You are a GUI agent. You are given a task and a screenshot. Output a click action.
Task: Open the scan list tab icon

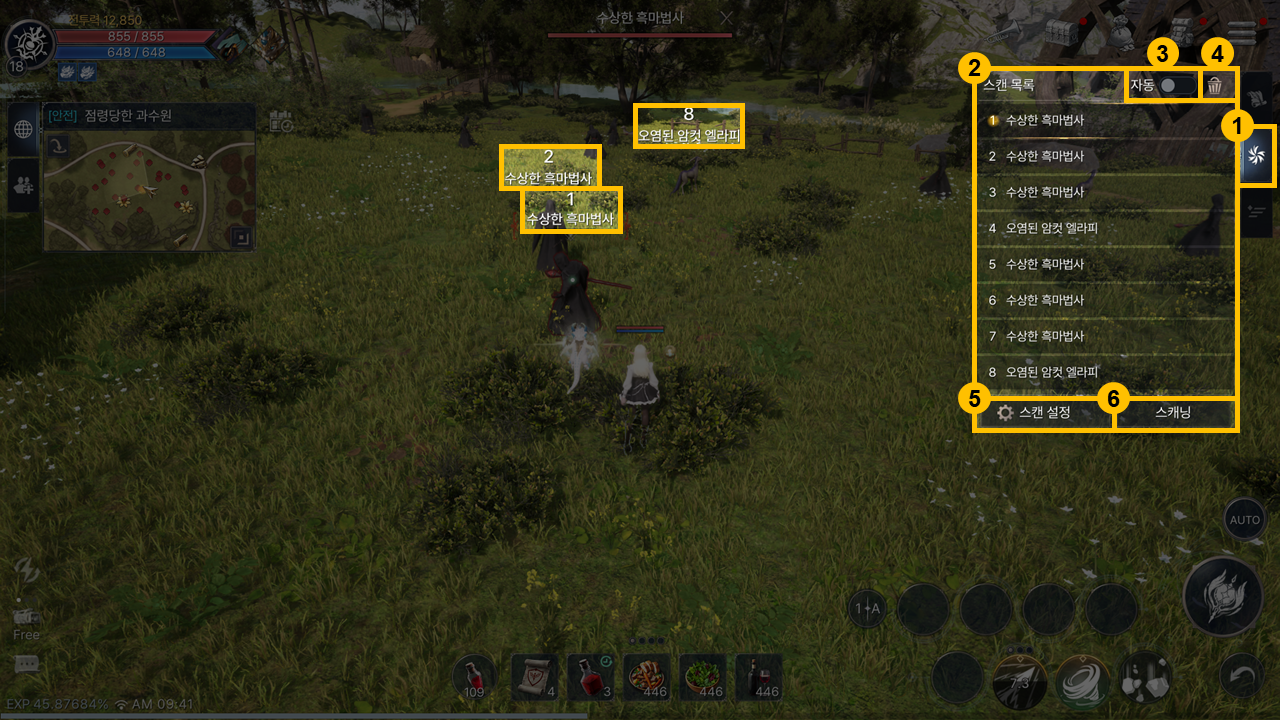[1257, 155]
